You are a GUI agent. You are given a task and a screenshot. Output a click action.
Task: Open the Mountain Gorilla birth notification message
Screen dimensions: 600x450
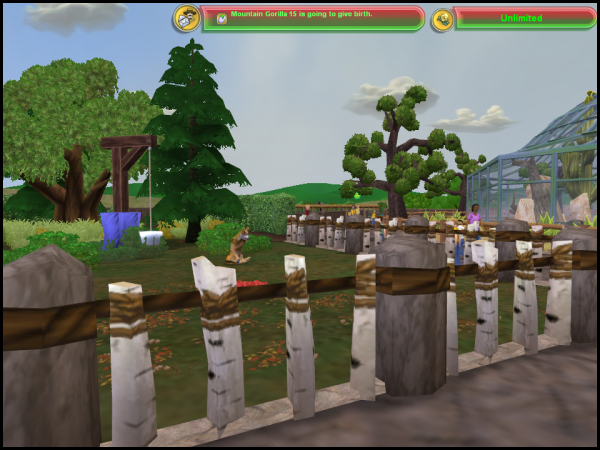(312, 18)
